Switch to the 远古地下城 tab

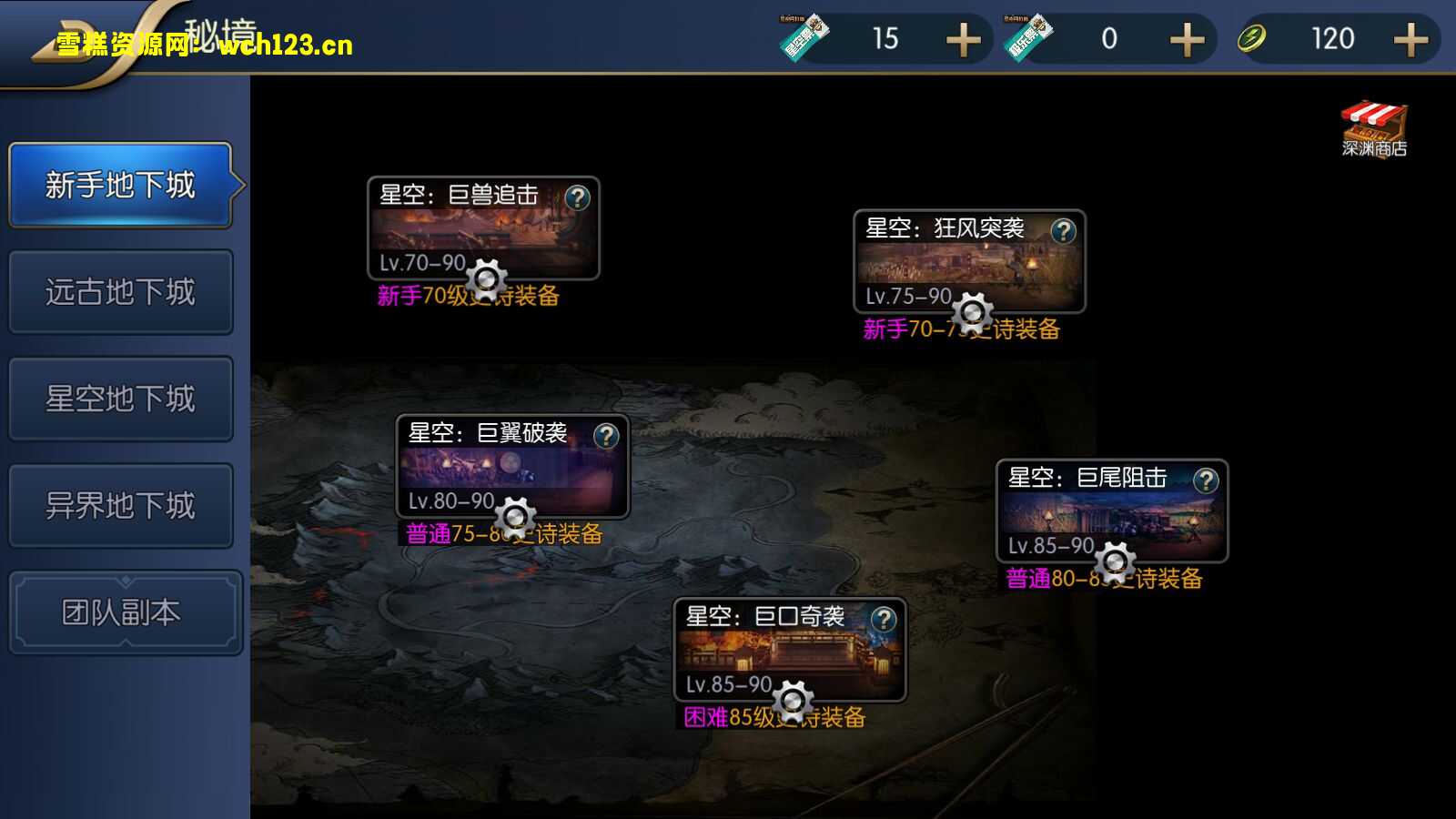[121, 292]
